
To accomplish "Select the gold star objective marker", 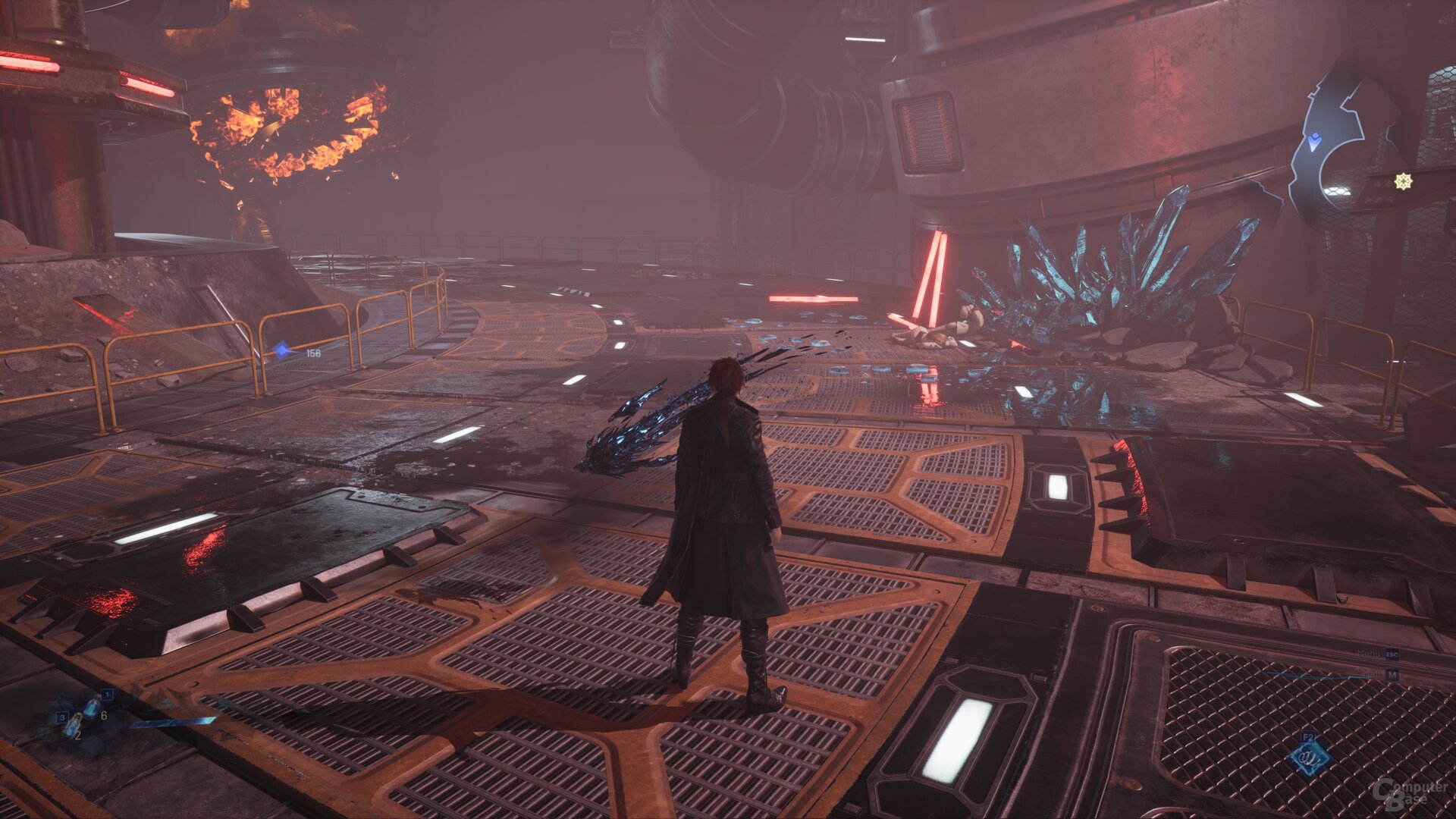I will tap(1404, 181).
